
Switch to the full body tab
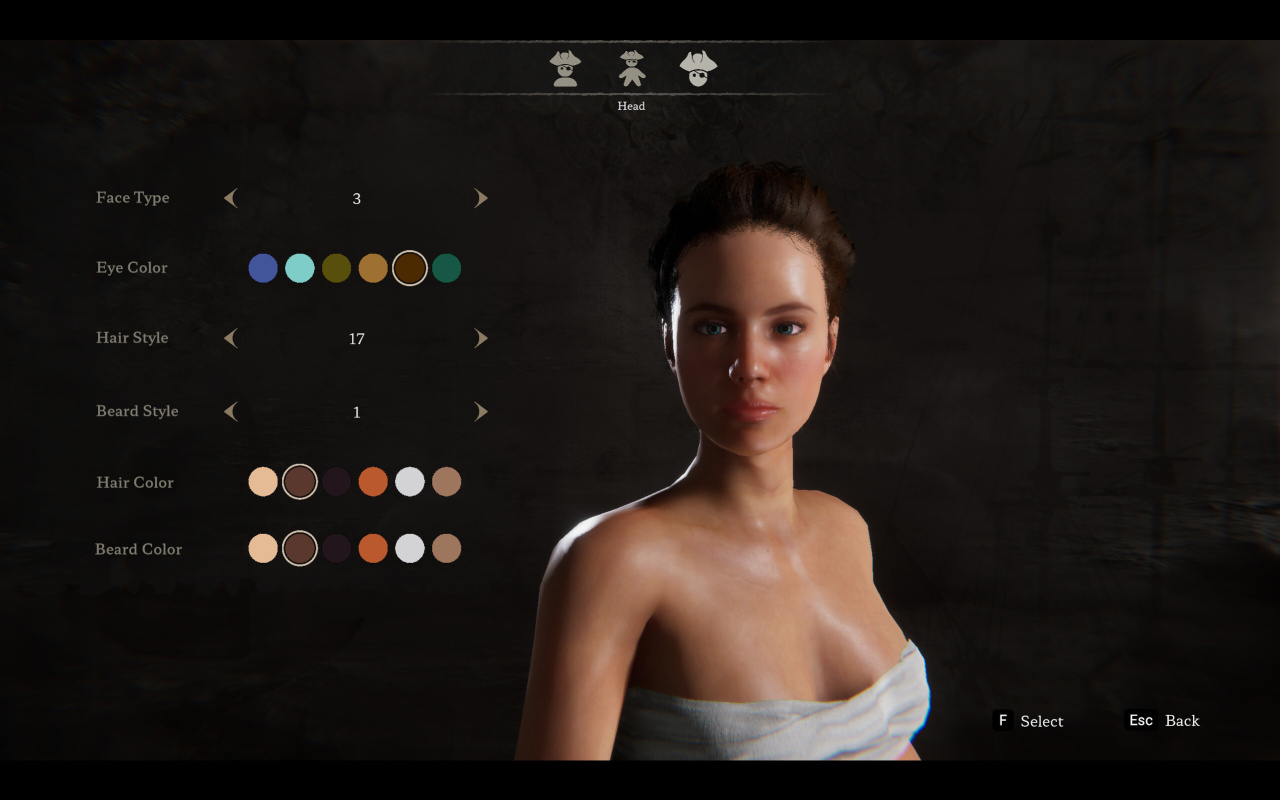coord(631,68)
